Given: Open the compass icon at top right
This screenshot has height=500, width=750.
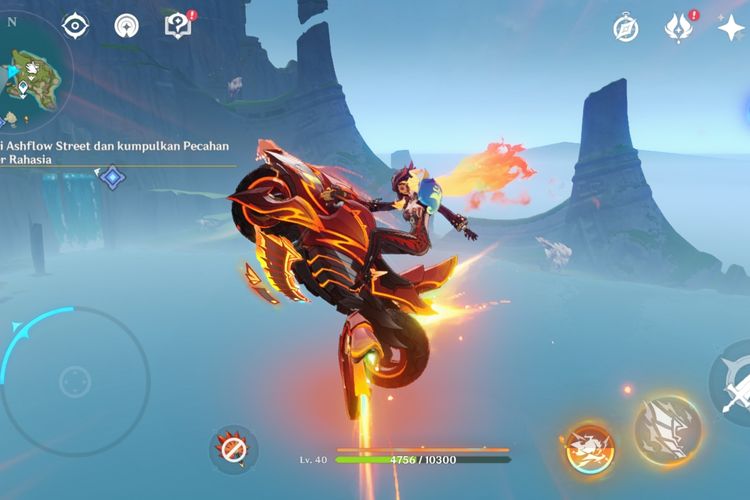Looking at the screenshot, I should click(x=626, y=28).
